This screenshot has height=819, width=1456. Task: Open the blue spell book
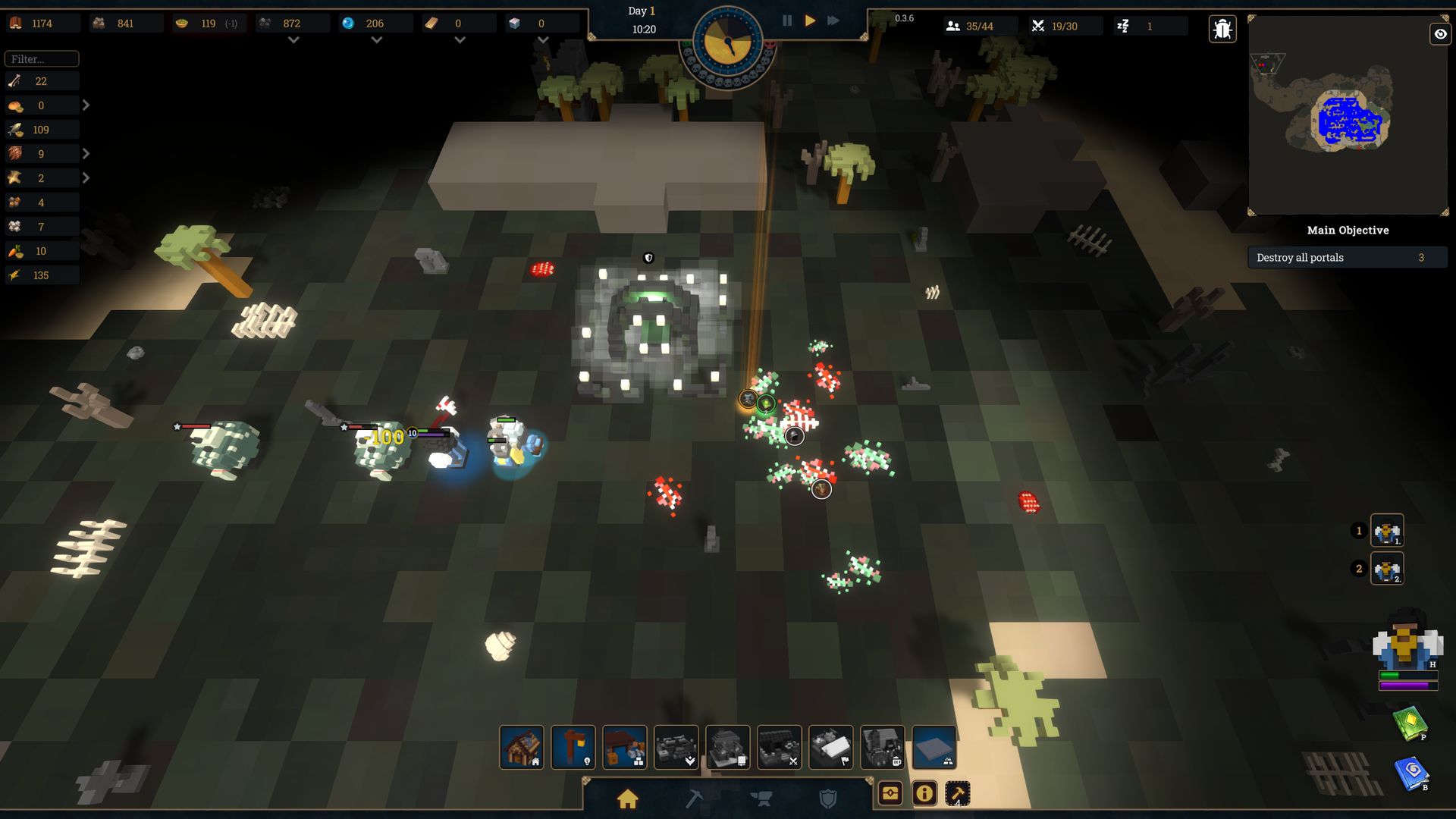(x=1411, y=774)
